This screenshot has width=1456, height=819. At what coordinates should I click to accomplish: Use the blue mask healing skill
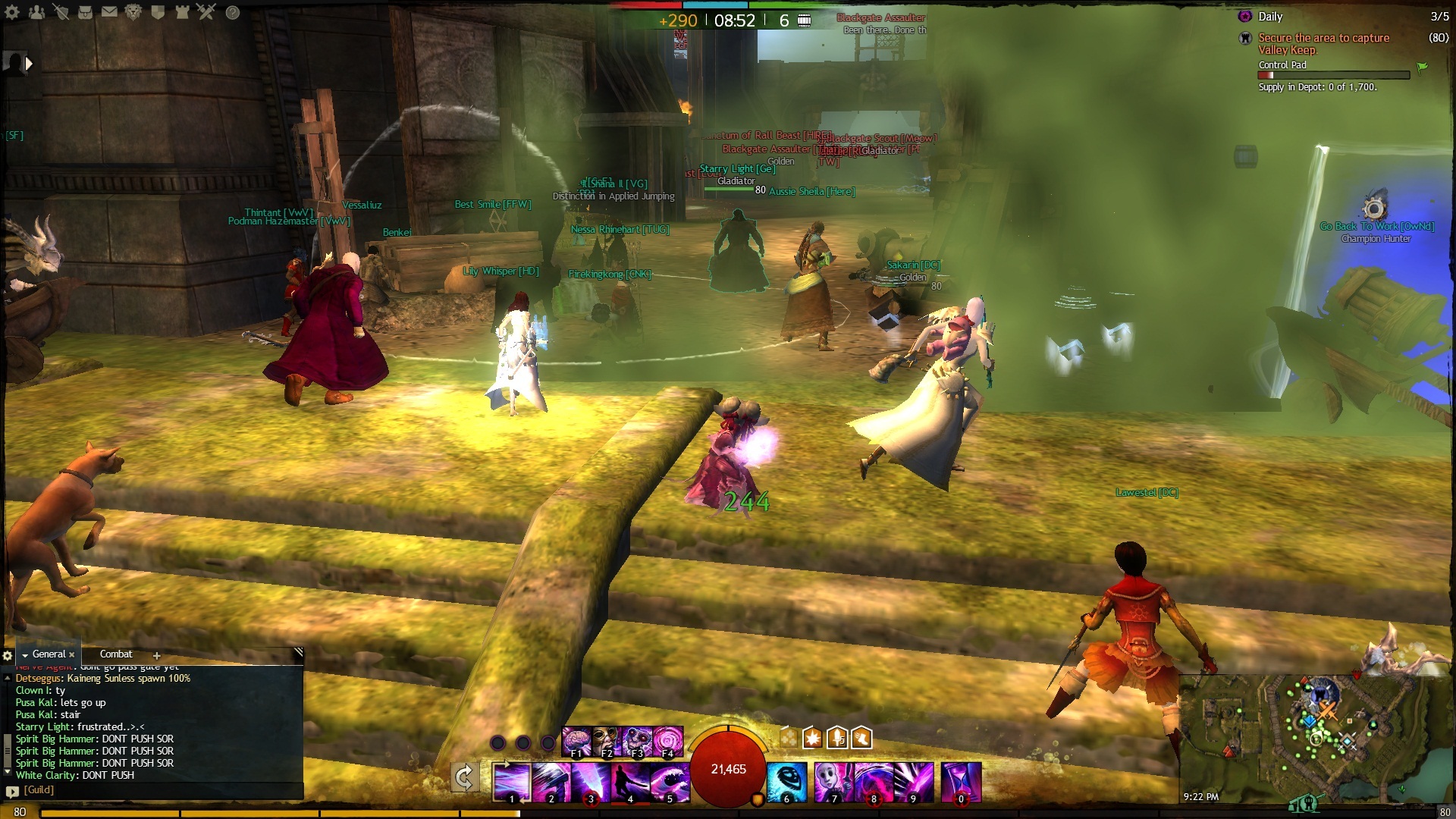[x=787, y=781]
